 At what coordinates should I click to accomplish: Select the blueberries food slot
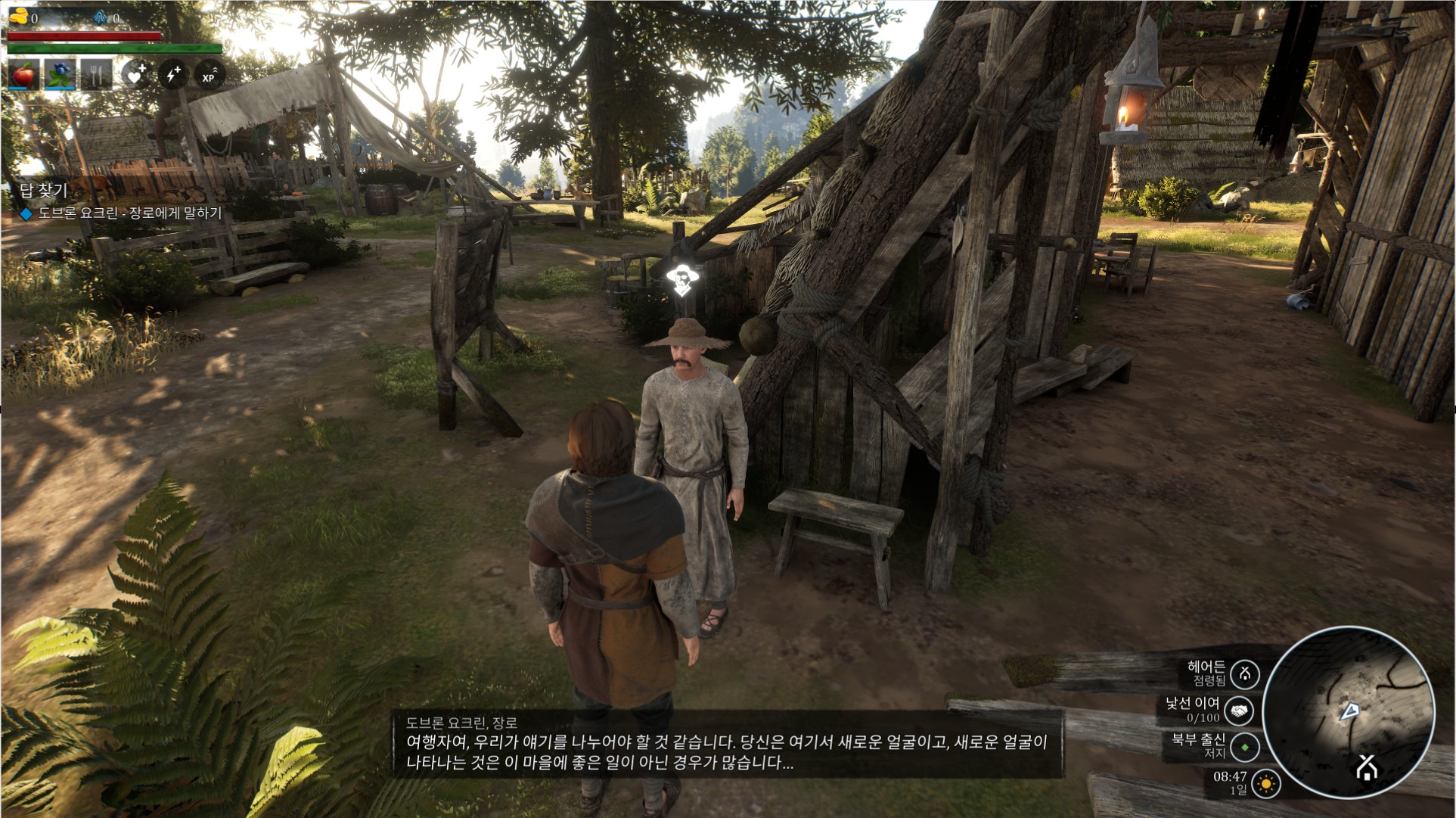pyautogui.click(x=60, y=76)
